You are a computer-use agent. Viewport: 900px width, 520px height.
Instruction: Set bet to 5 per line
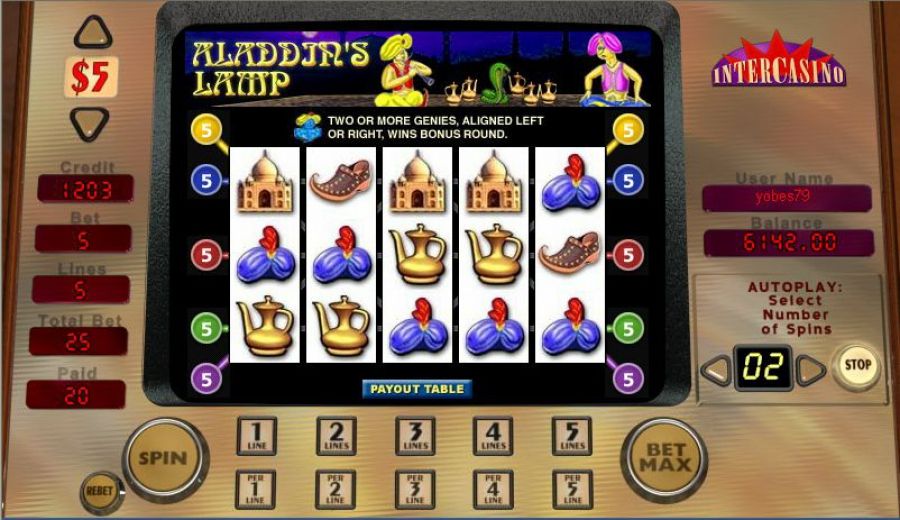(x=571, y=489)
